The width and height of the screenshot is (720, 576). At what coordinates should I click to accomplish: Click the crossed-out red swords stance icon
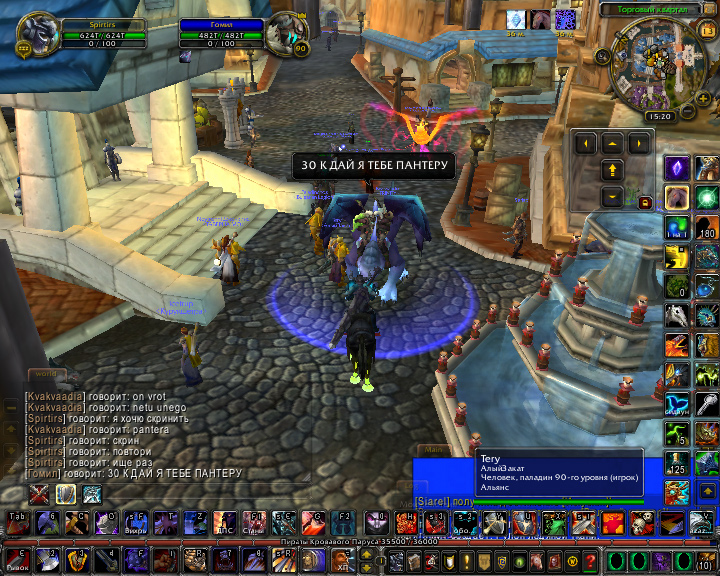[x=40, y=493]
